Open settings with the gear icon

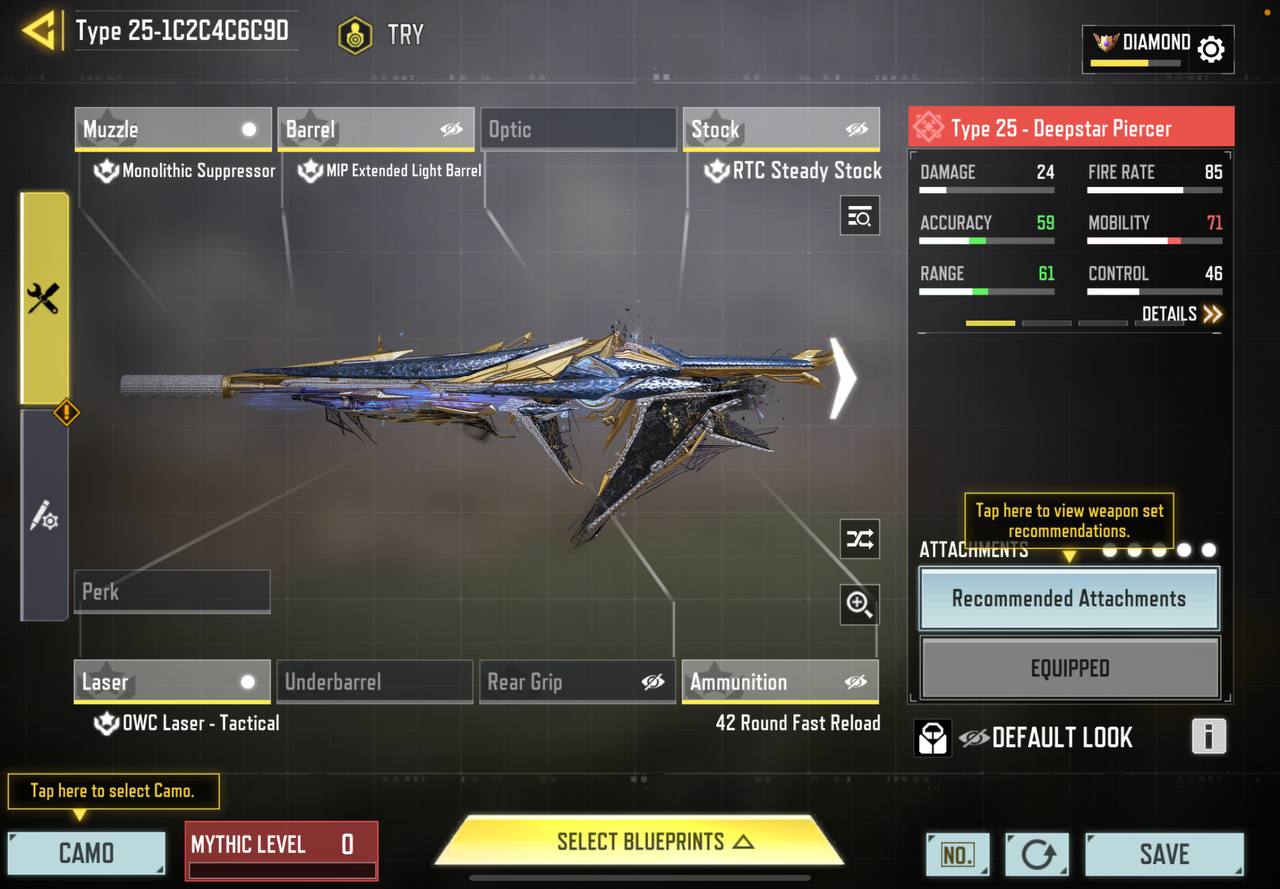tap(1210, 48)
